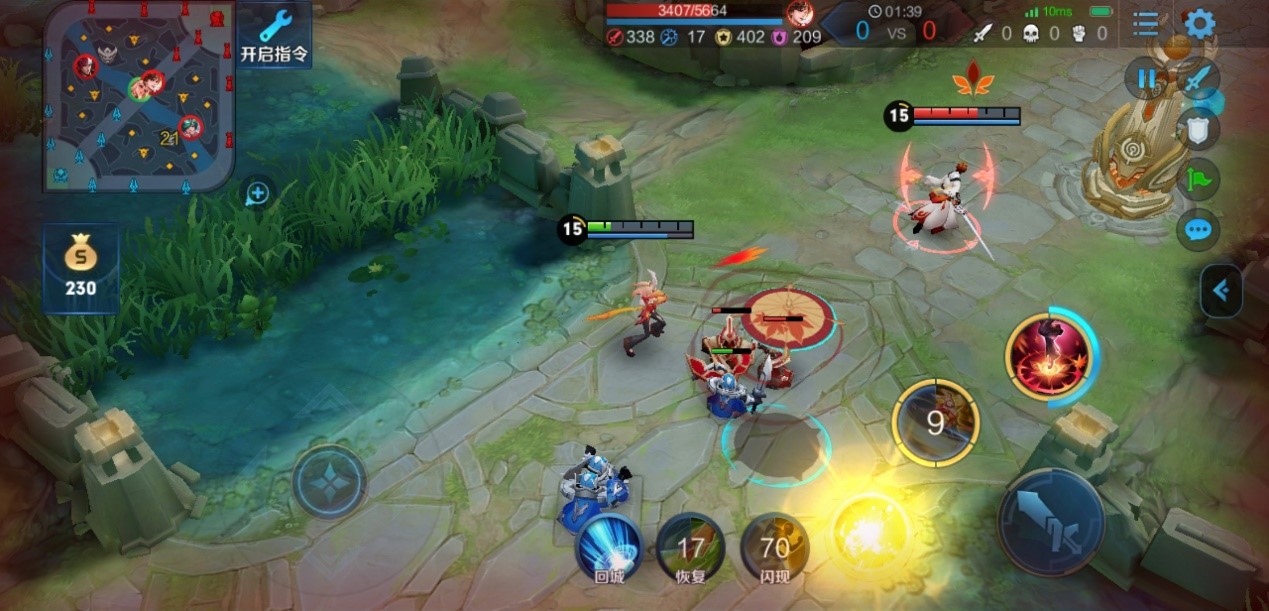Zoom in the minimap with the magnifier
Viewport: 1269px width, 611px height.
(257, 193)
